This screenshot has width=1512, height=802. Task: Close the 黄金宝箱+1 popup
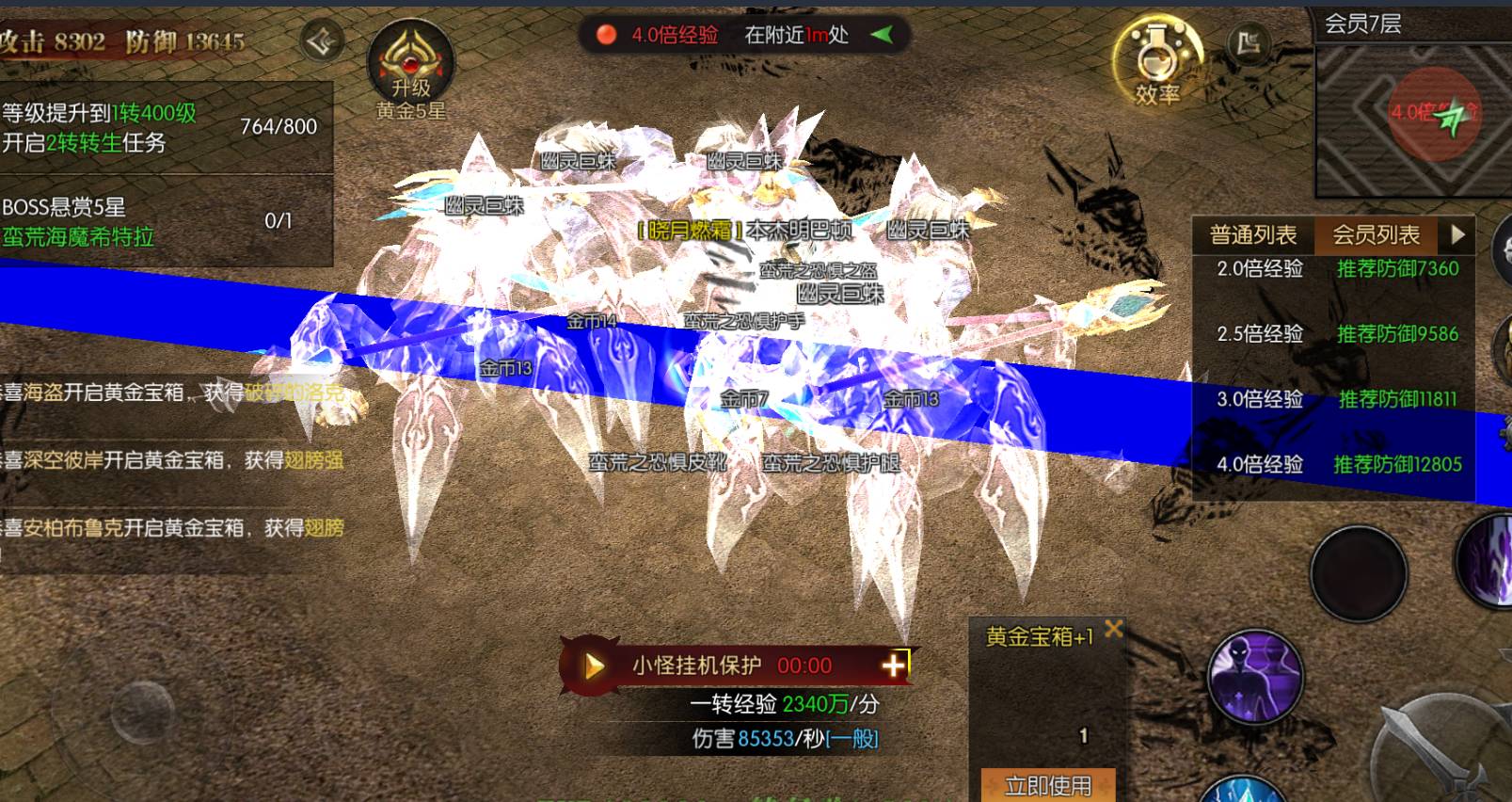[1114, 629]
